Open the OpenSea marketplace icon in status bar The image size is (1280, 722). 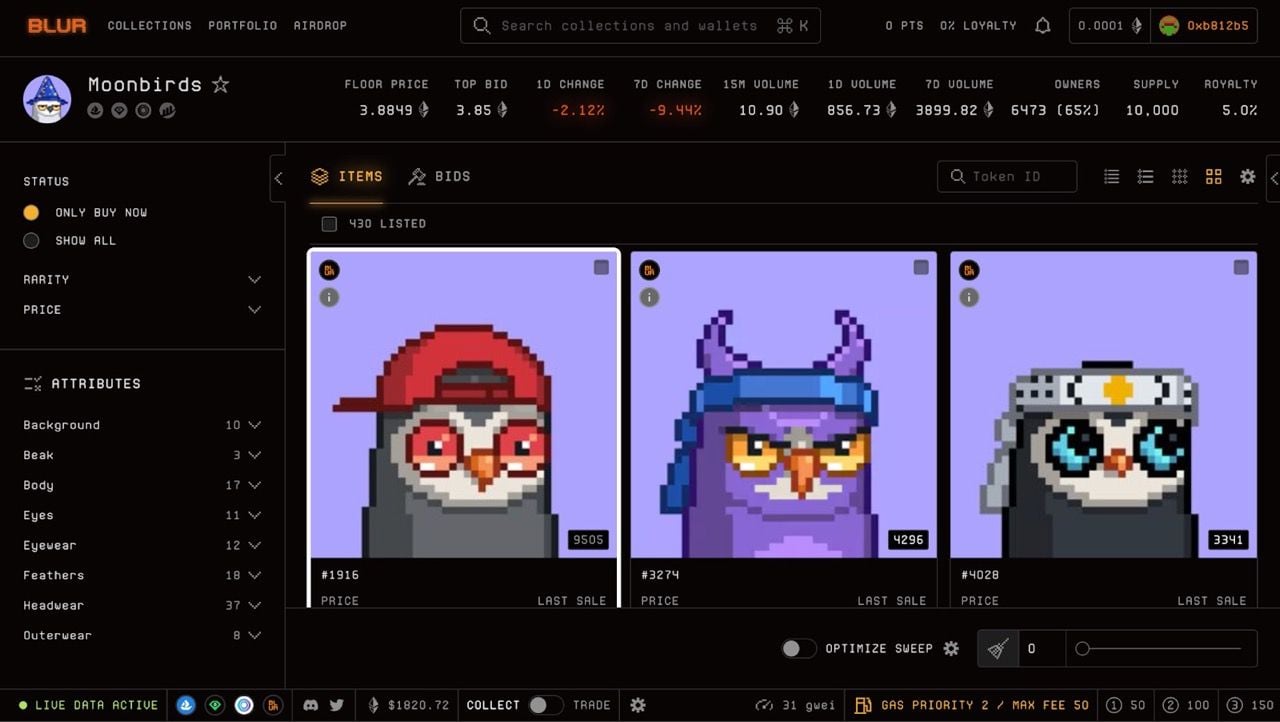(186, 705)
